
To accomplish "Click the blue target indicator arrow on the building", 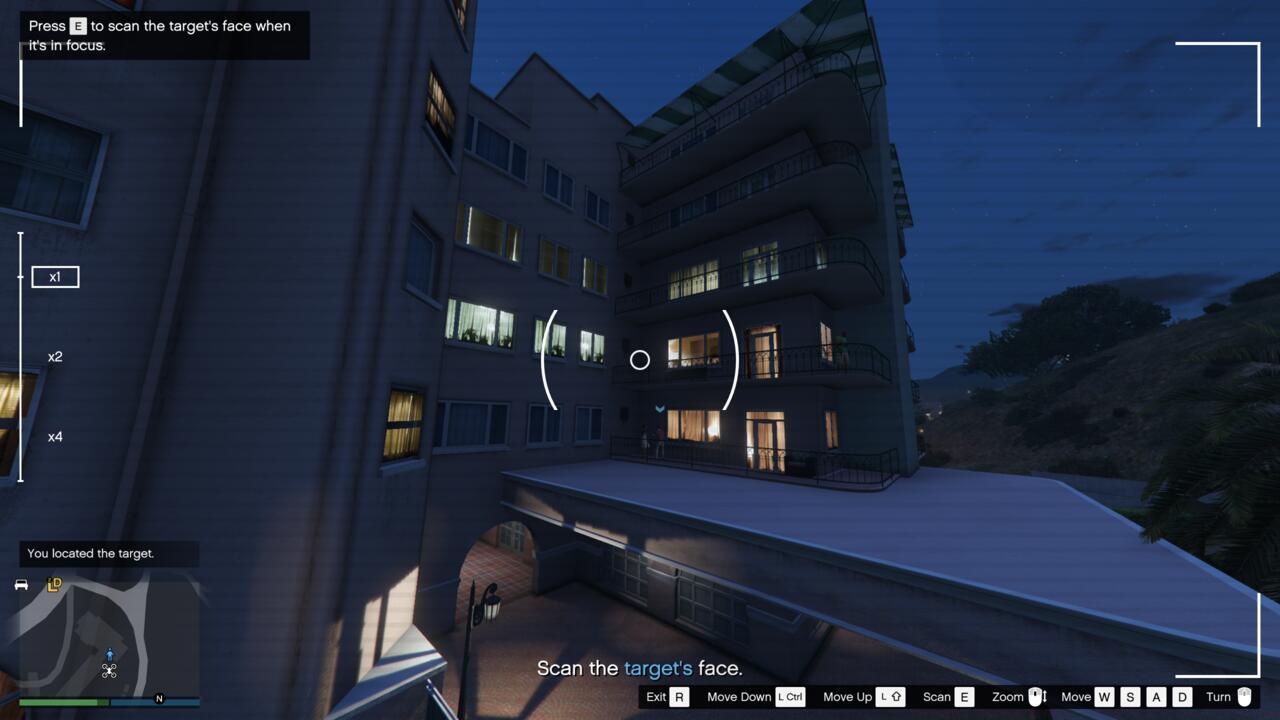I will tap(660, 409).
